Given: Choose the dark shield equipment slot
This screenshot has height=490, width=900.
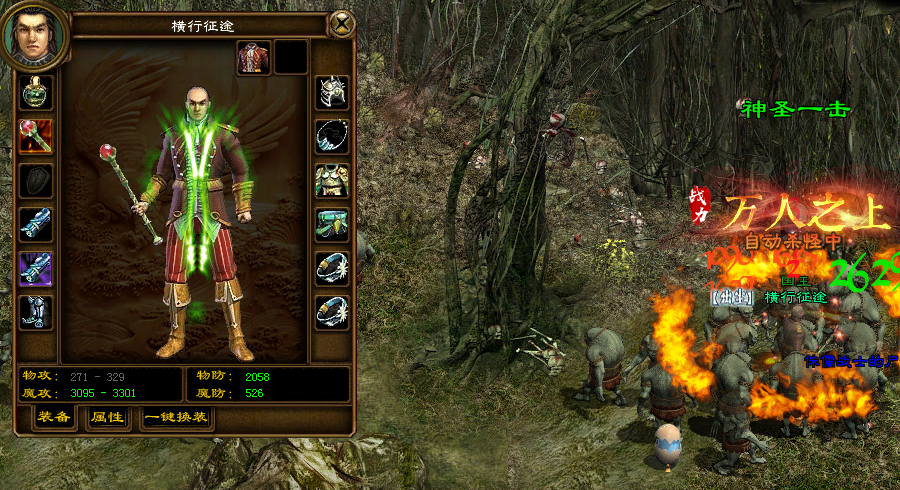Looking at the screenshot, I should coord(36,181).
